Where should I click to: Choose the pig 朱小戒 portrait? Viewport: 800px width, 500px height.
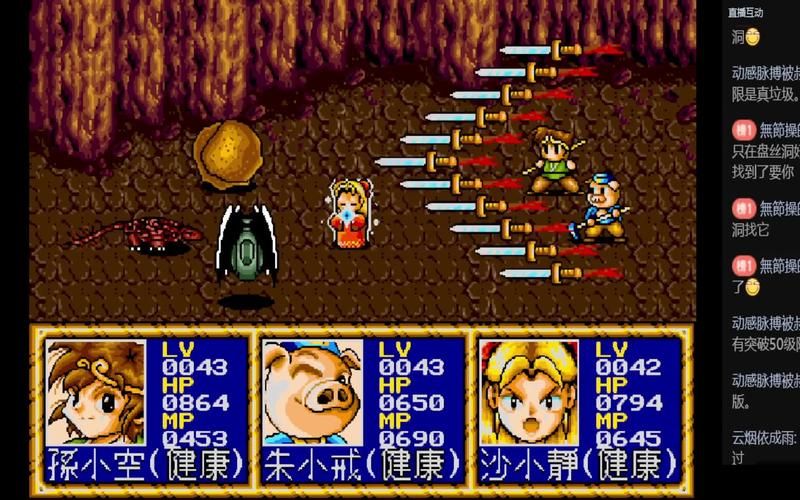(313, 392)
